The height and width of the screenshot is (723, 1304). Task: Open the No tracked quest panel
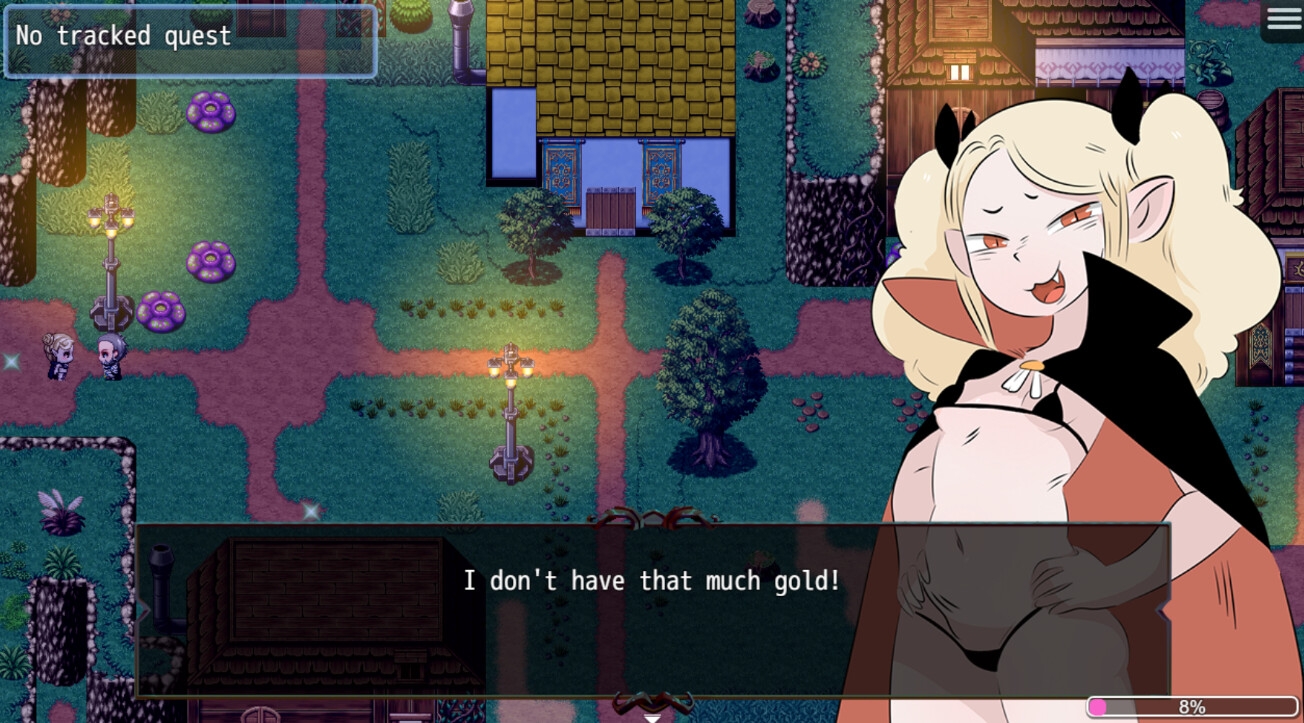(x=190, y=41)
